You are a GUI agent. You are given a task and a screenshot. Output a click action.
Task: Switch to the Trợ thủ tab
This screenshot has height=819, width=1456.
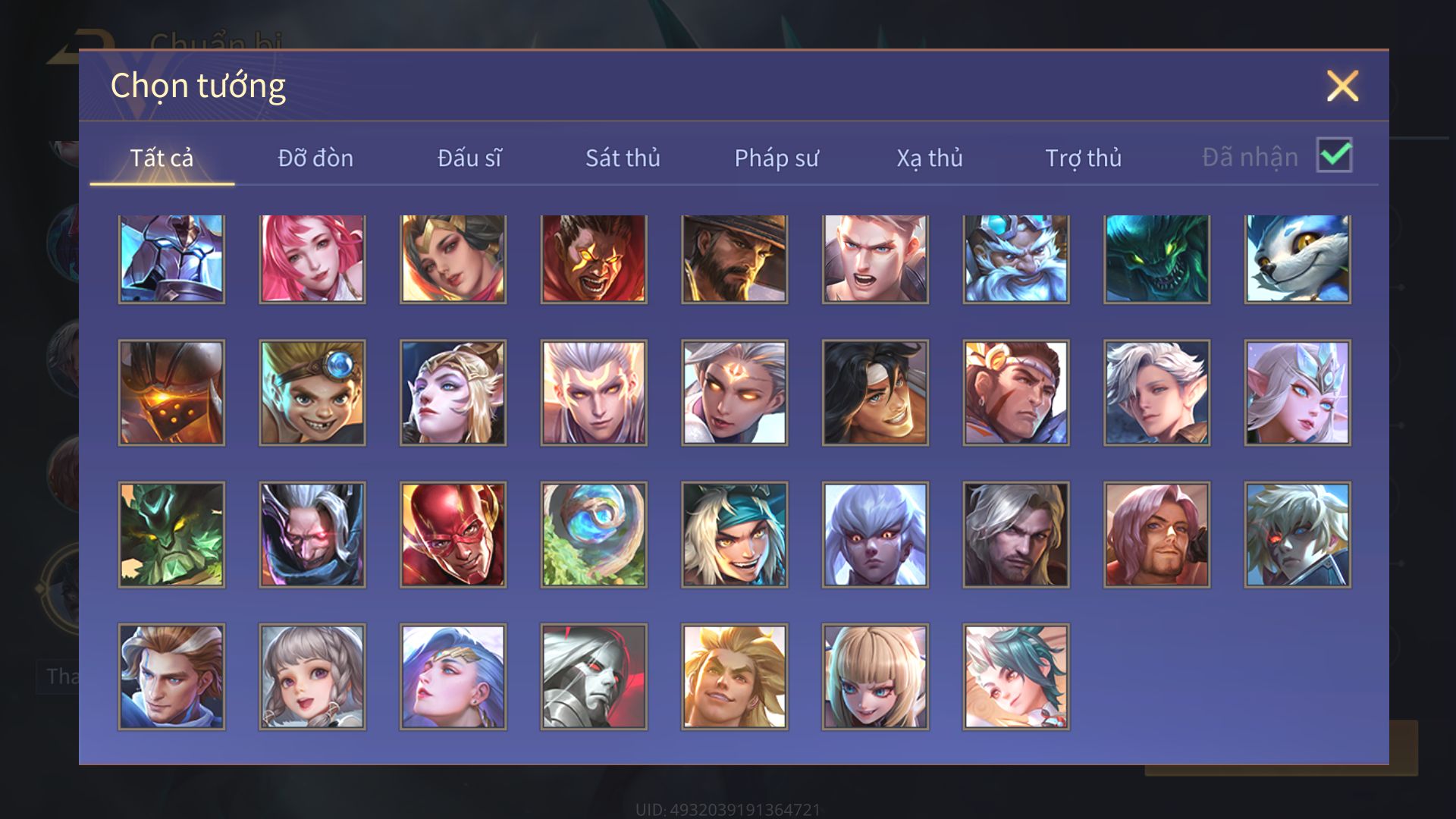(1083, 158)
